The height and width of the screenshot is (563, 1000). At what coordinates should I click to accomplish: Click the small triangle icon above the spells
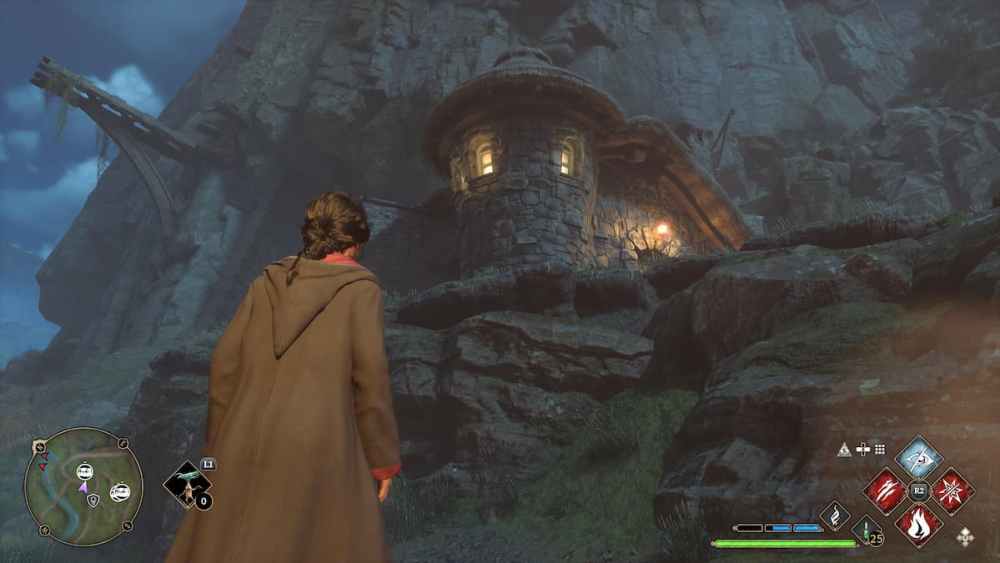(x=844, y=450)
